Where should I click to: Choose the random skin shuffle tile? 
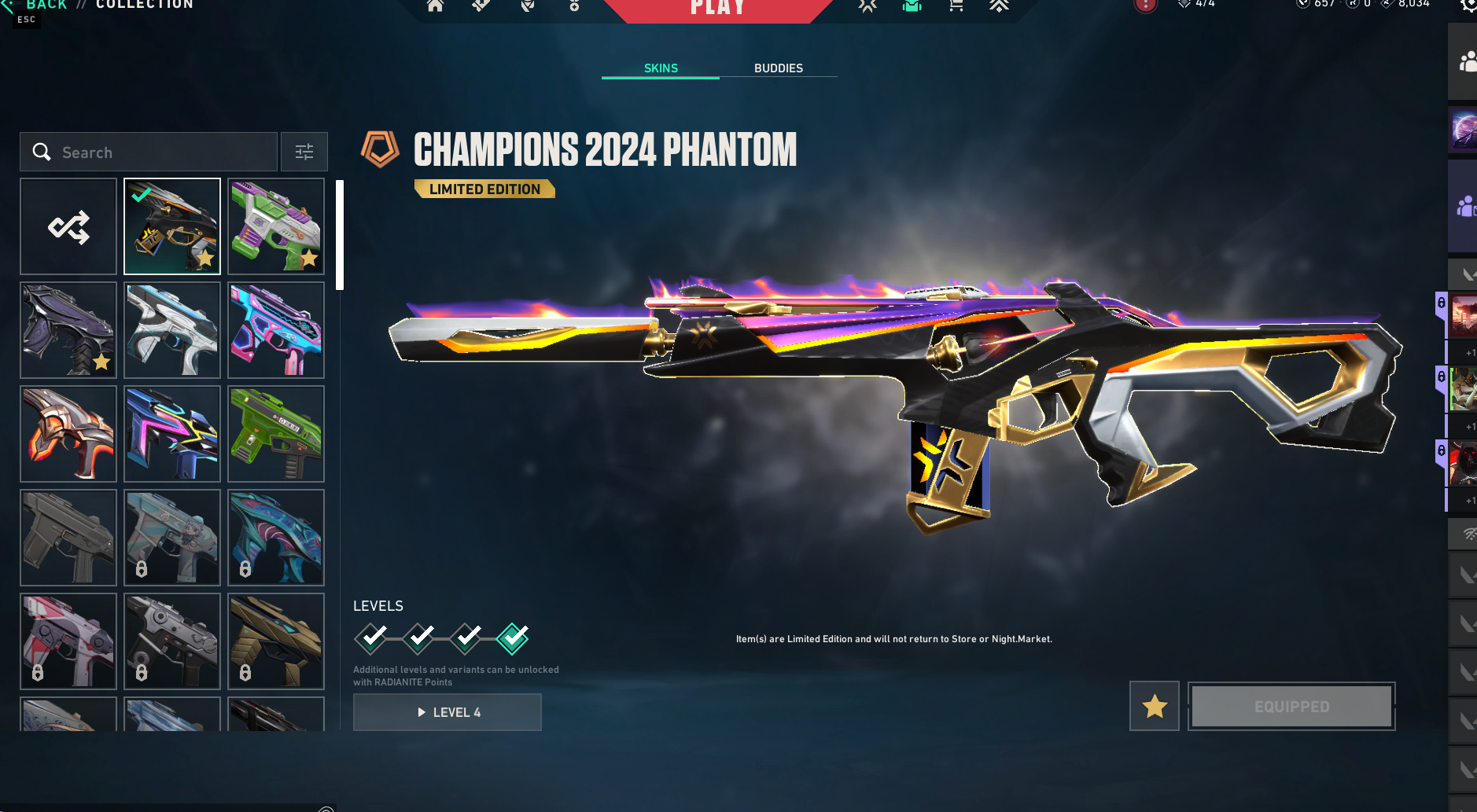(x=68, y=226)
